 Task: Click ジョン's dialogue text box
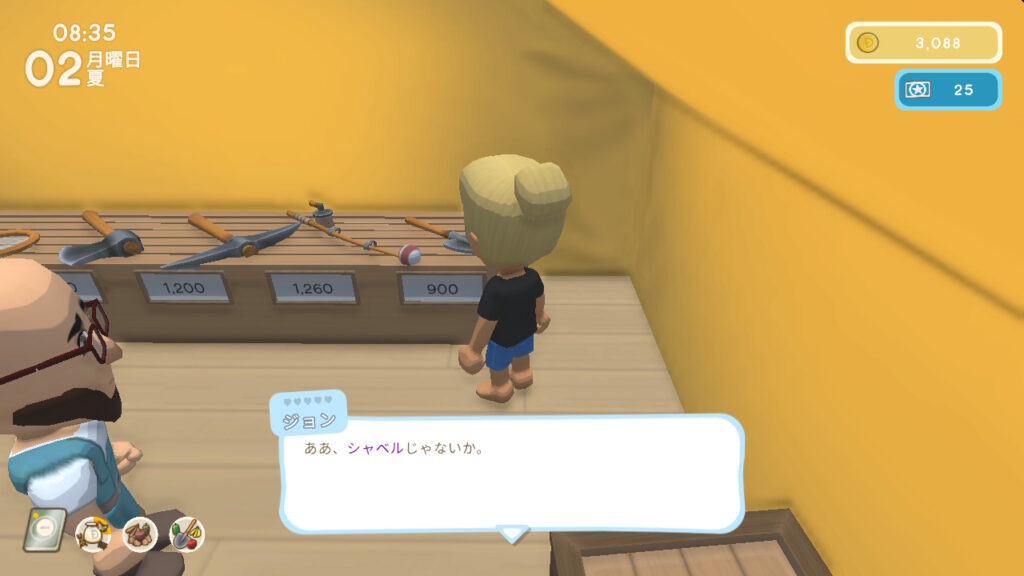pos(512,474)
